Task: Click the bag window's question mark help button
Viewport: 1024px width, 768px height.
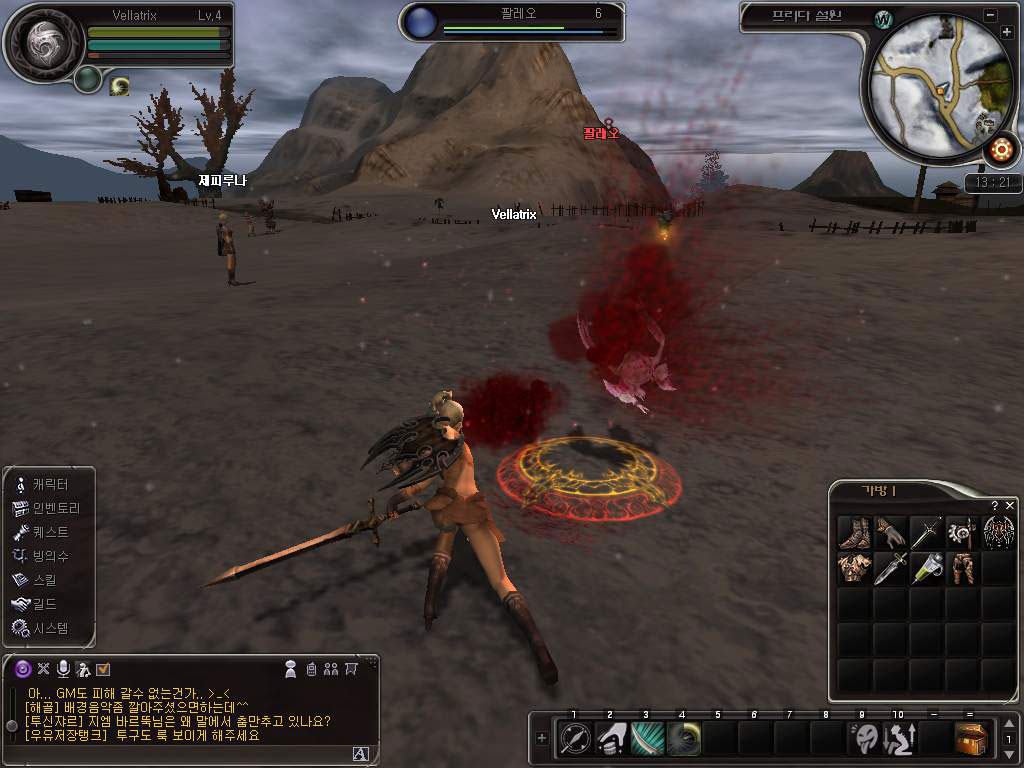Action: 995,506
